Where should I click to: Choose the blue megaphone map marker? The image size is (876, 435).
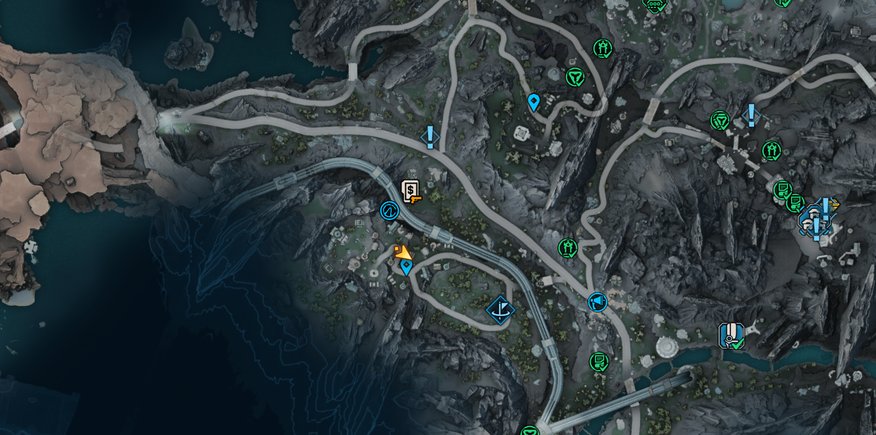[597, 300]
